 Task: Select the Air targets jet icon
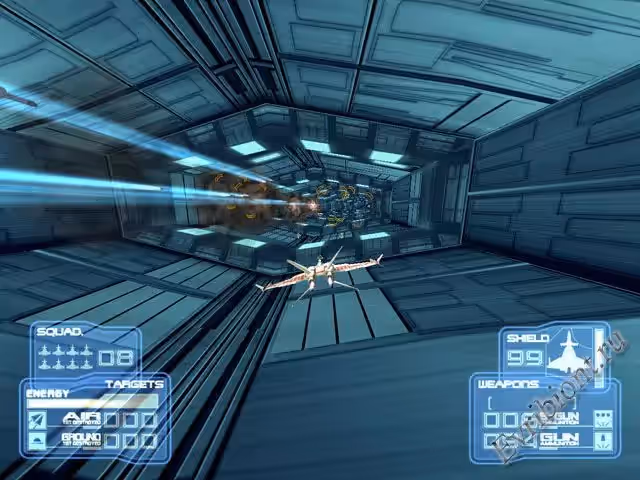point(36,419)
